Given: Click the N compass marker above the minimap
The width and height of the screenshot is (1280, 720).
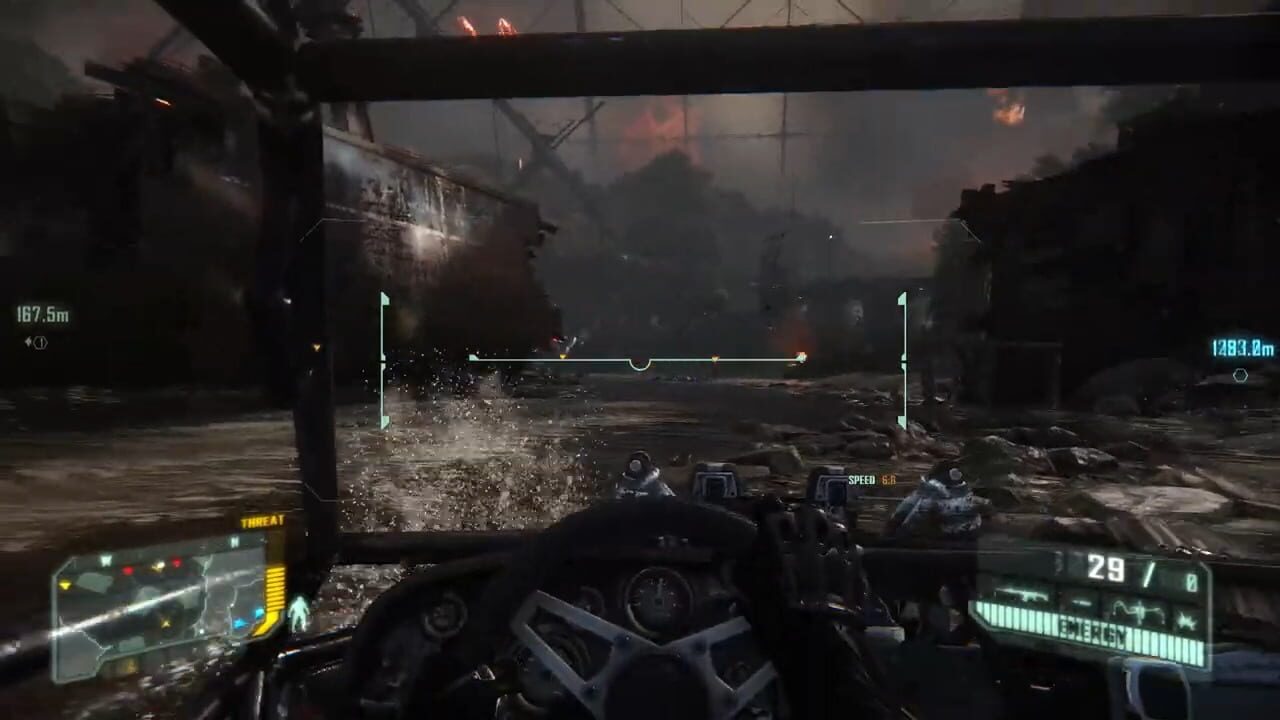Looking at the screenshot, I should [234, 542].
